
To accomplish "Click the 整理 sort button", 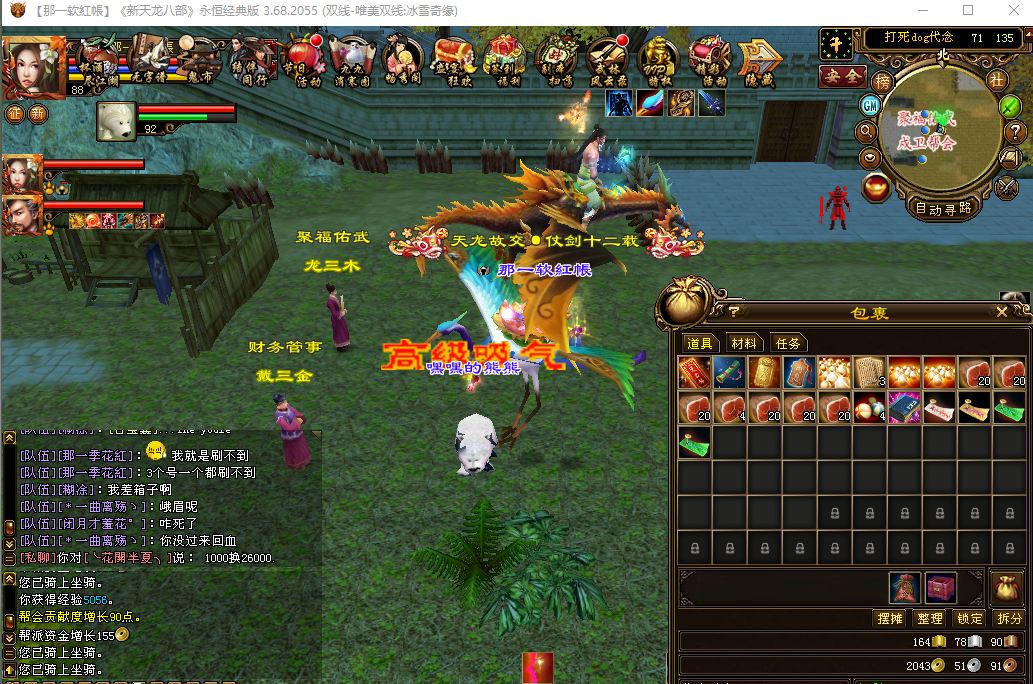I will [929, 618].
